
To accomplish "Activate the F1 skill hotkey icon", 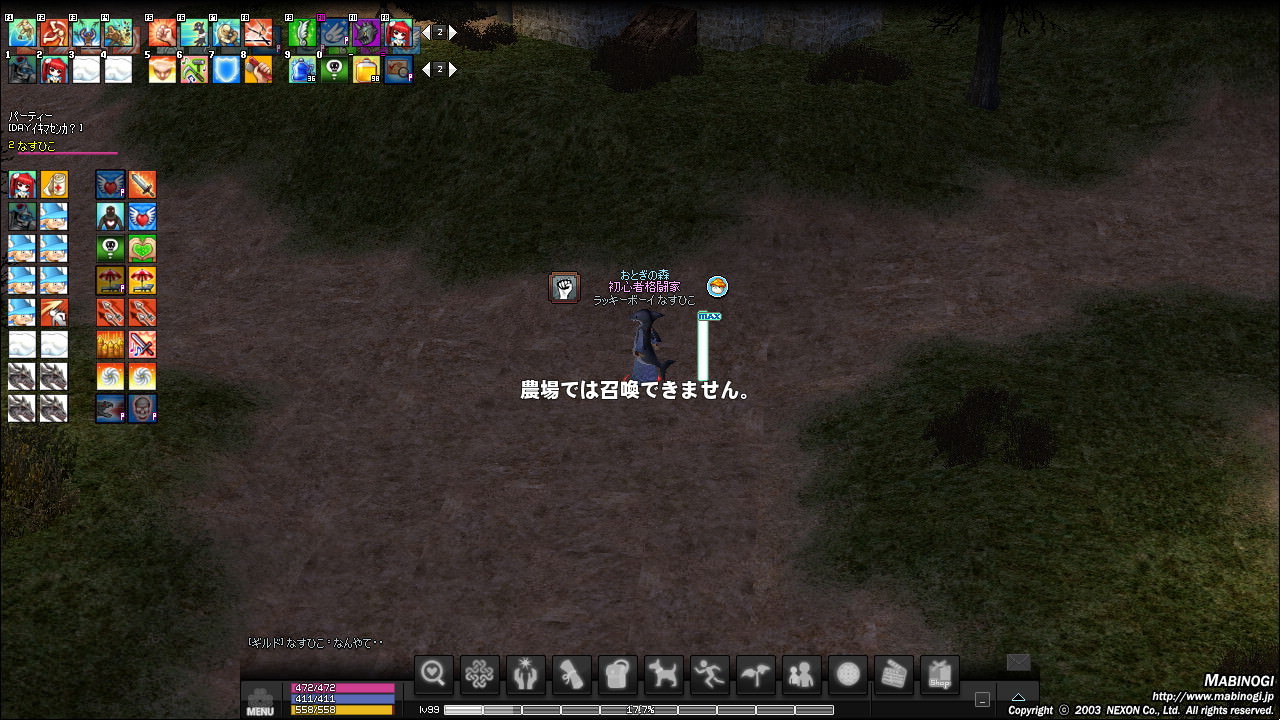I will 23,34.
